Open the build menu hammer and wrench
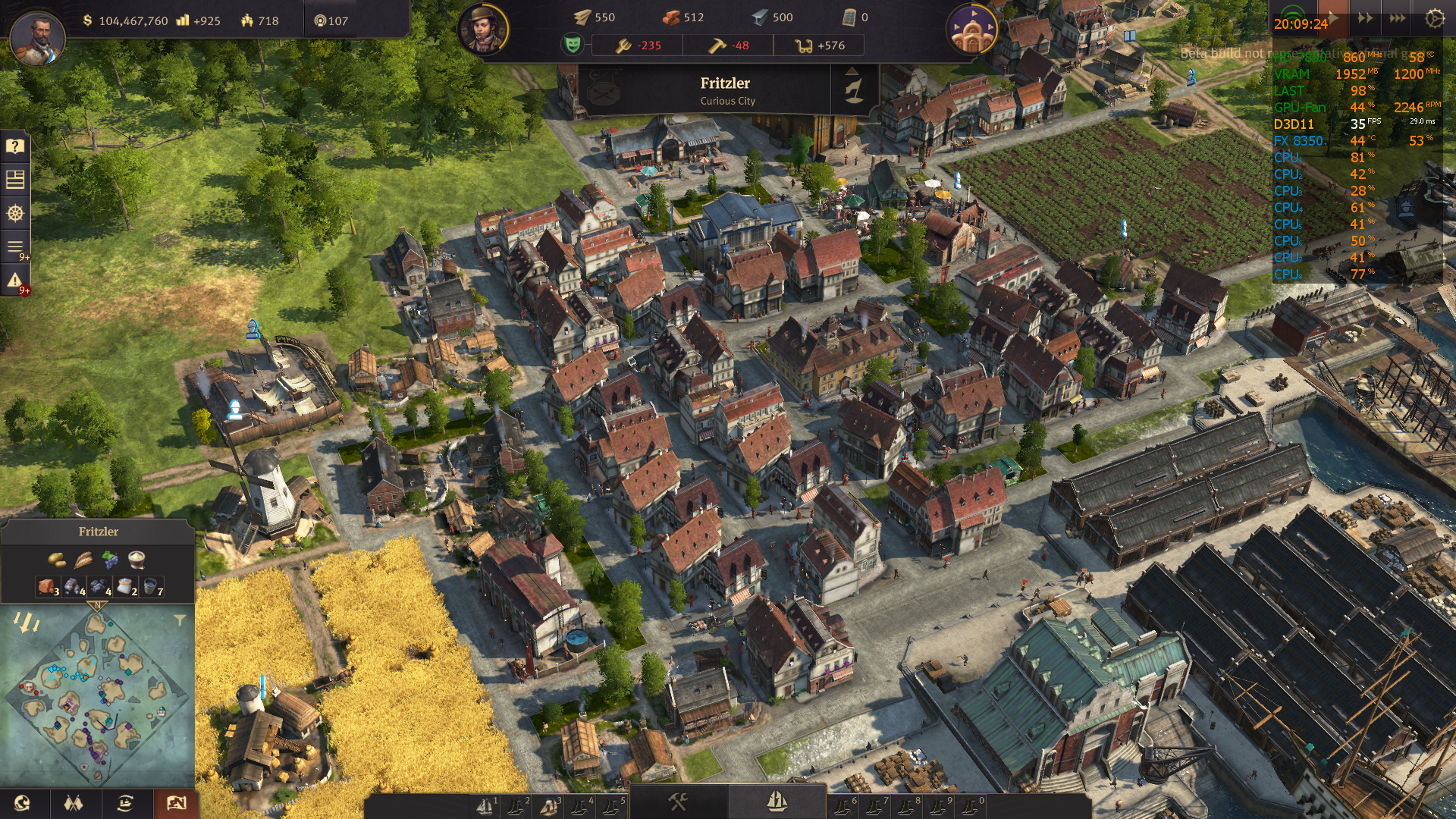This screenshot has height=819, width=1456. click(x=678, y=802)
